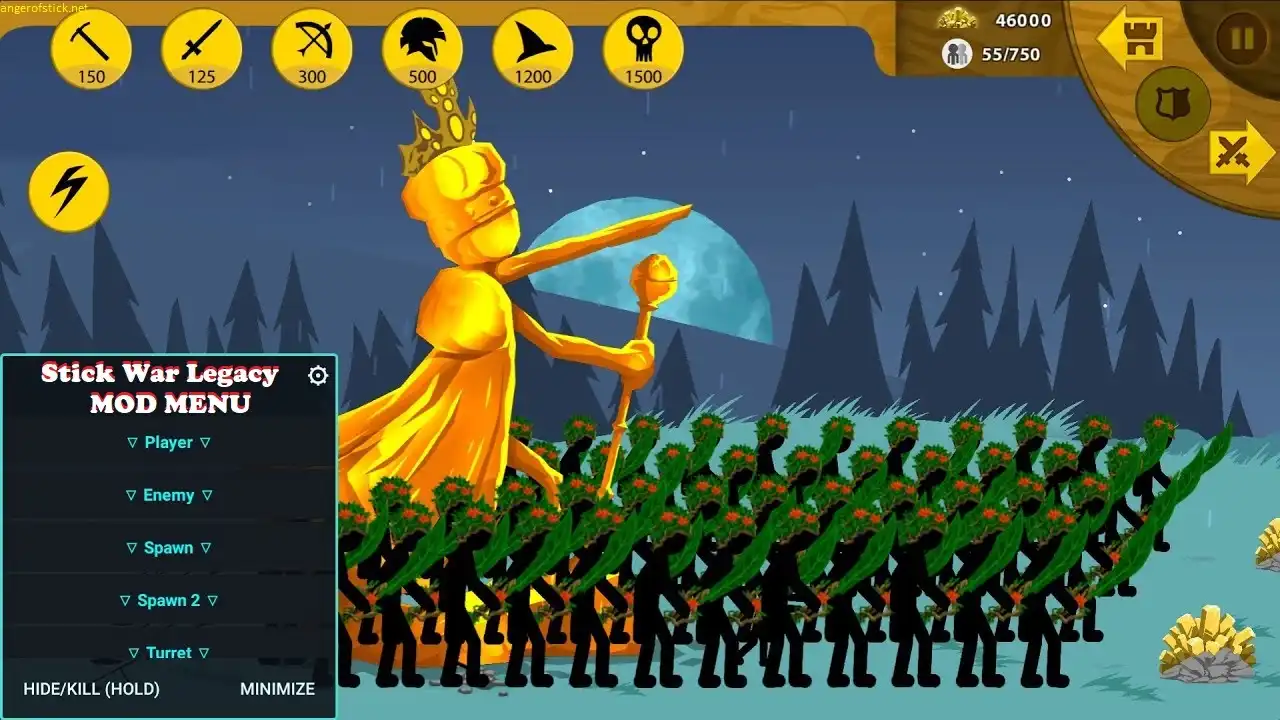Recruit the Swordwrath unit for 125 gold

tap(201, 47)
